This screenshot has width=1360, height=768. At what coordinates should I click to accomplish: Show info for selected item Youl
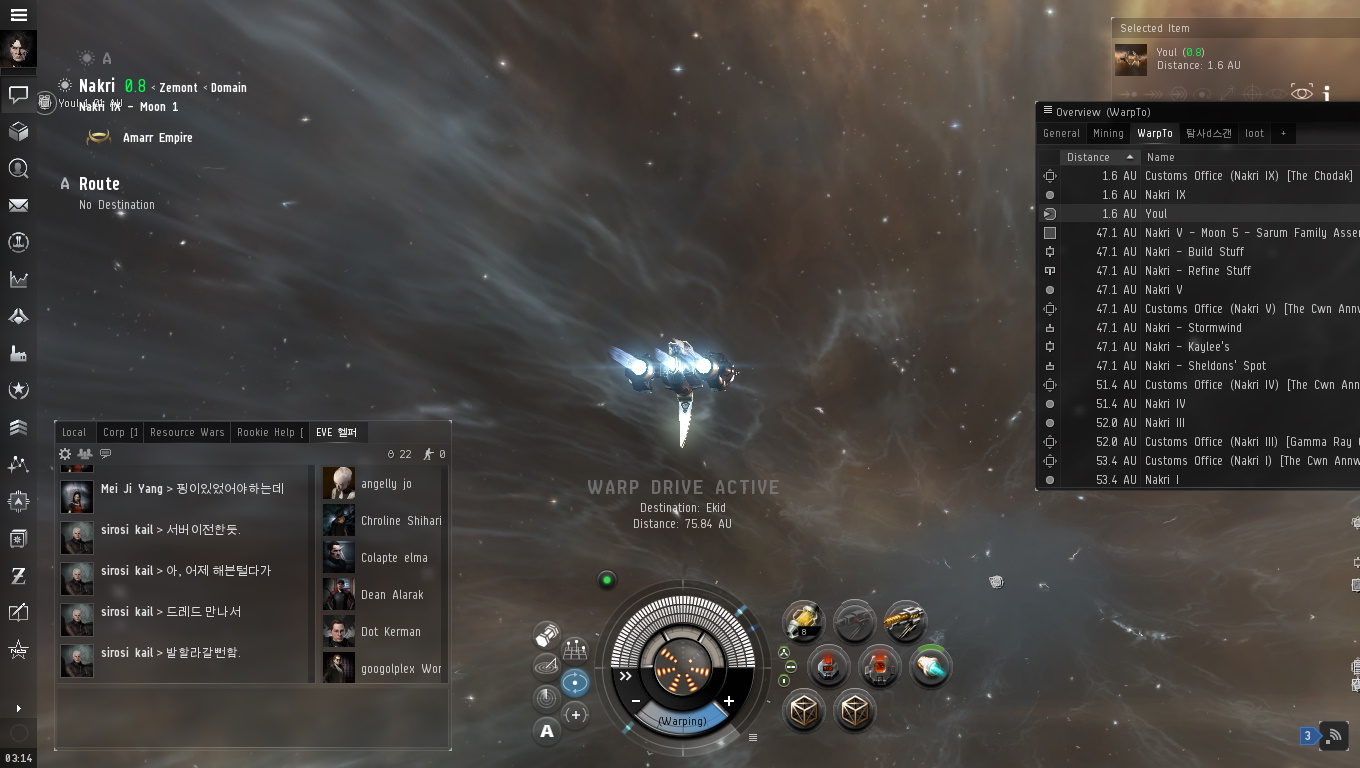[1327, 93]
